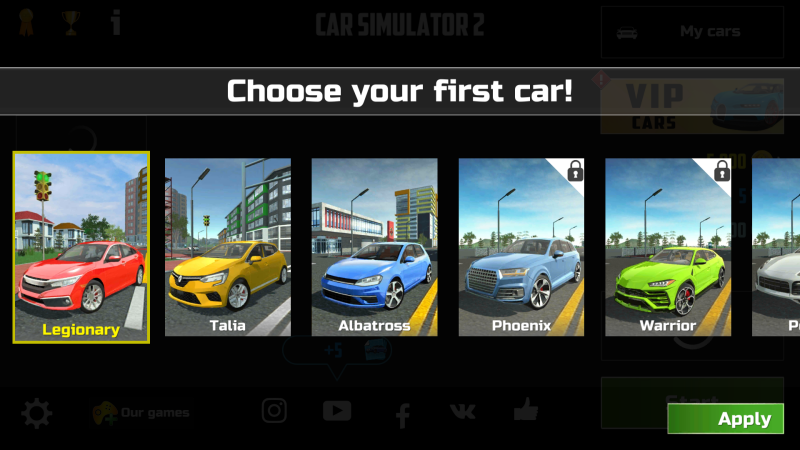The image size is (800, 450).
Task: Open the Instagram page link
Action: coord(274,410)
